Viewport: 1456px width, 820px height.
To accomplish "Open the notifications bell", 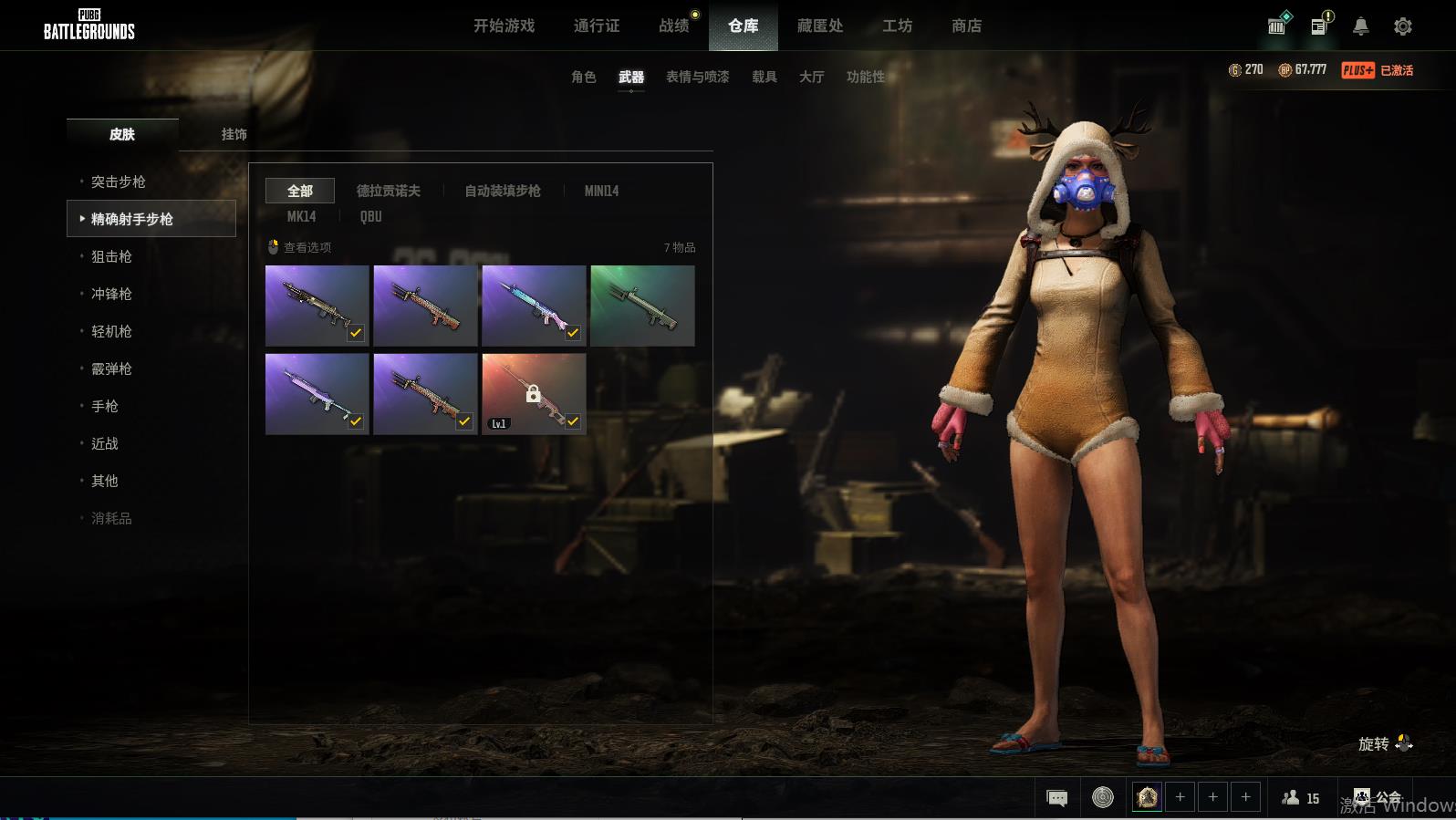I will coord(1360,26).
